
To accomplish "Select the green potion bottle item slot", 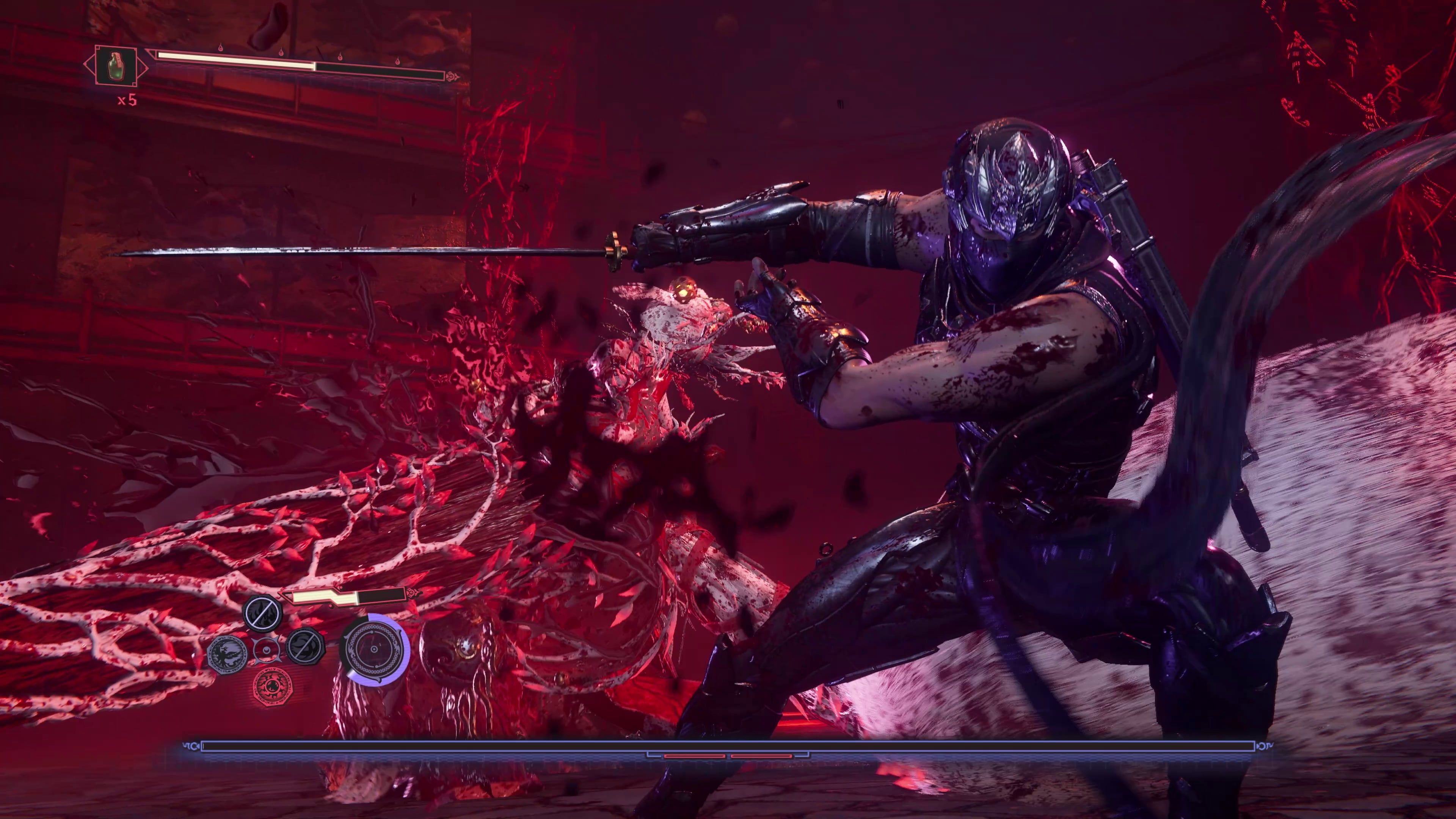I will point(116,66).
